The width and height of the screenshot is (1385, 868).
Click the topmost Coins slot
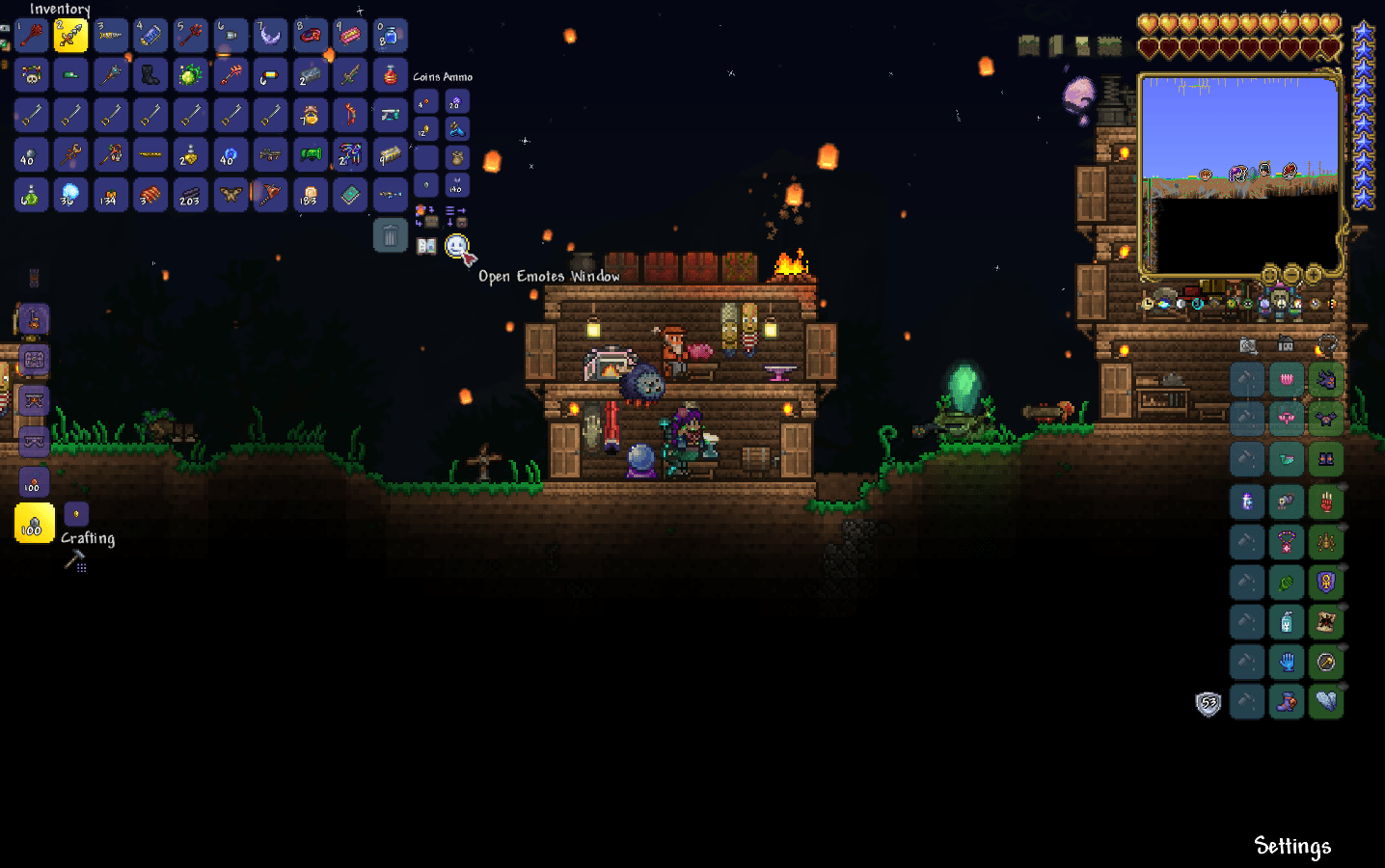tap(424, 100)
